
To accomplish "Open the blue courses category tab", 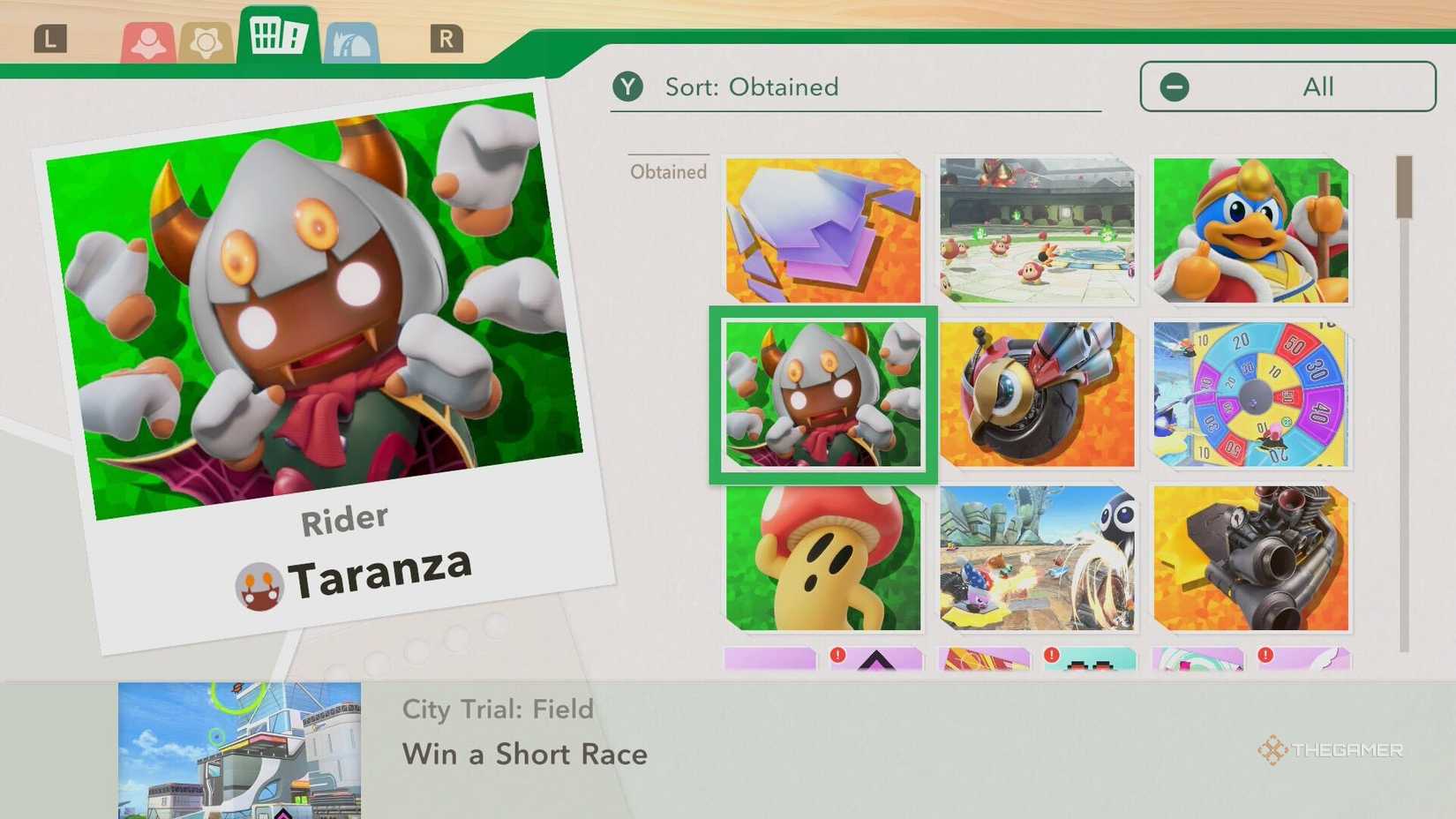I will [x=350, y=39].
